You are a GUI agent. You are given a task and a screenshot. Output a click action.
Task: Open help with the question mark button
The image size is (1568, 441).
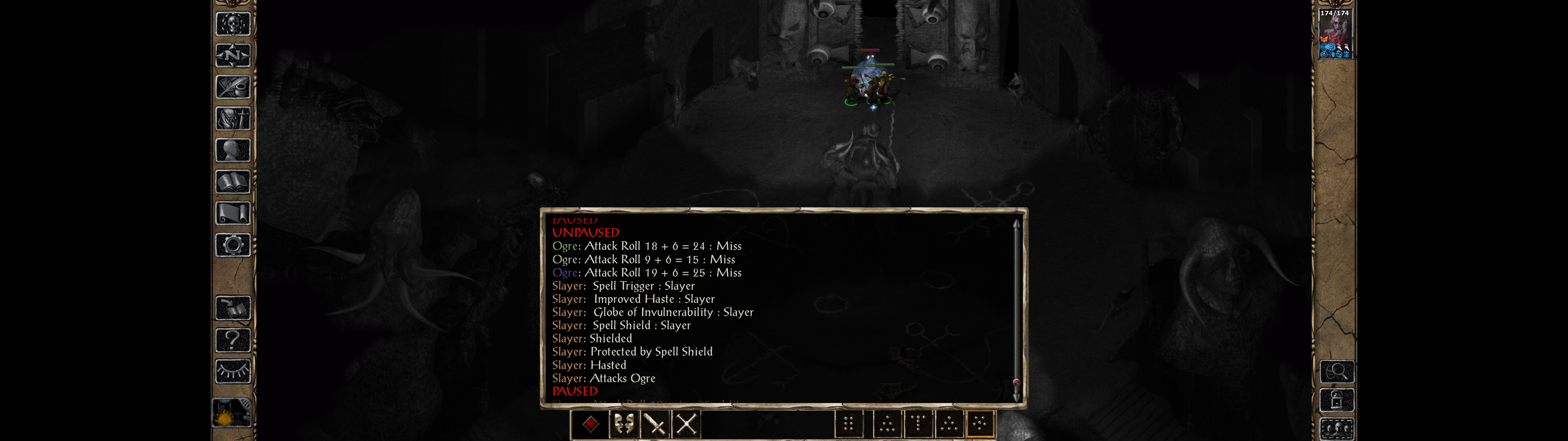tap(233, 339)
